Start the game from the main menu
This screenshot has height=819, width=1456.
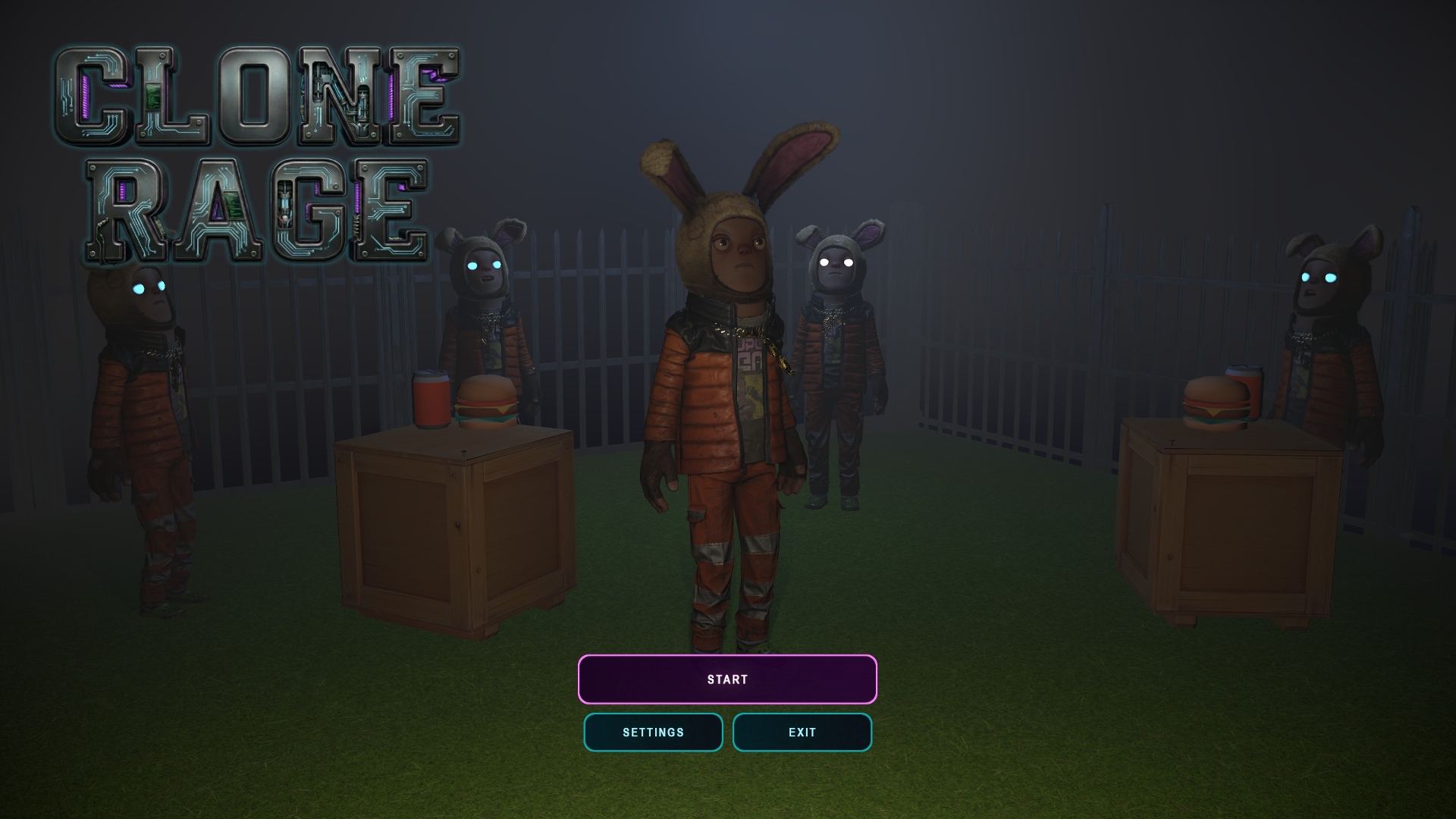(727, 679)
